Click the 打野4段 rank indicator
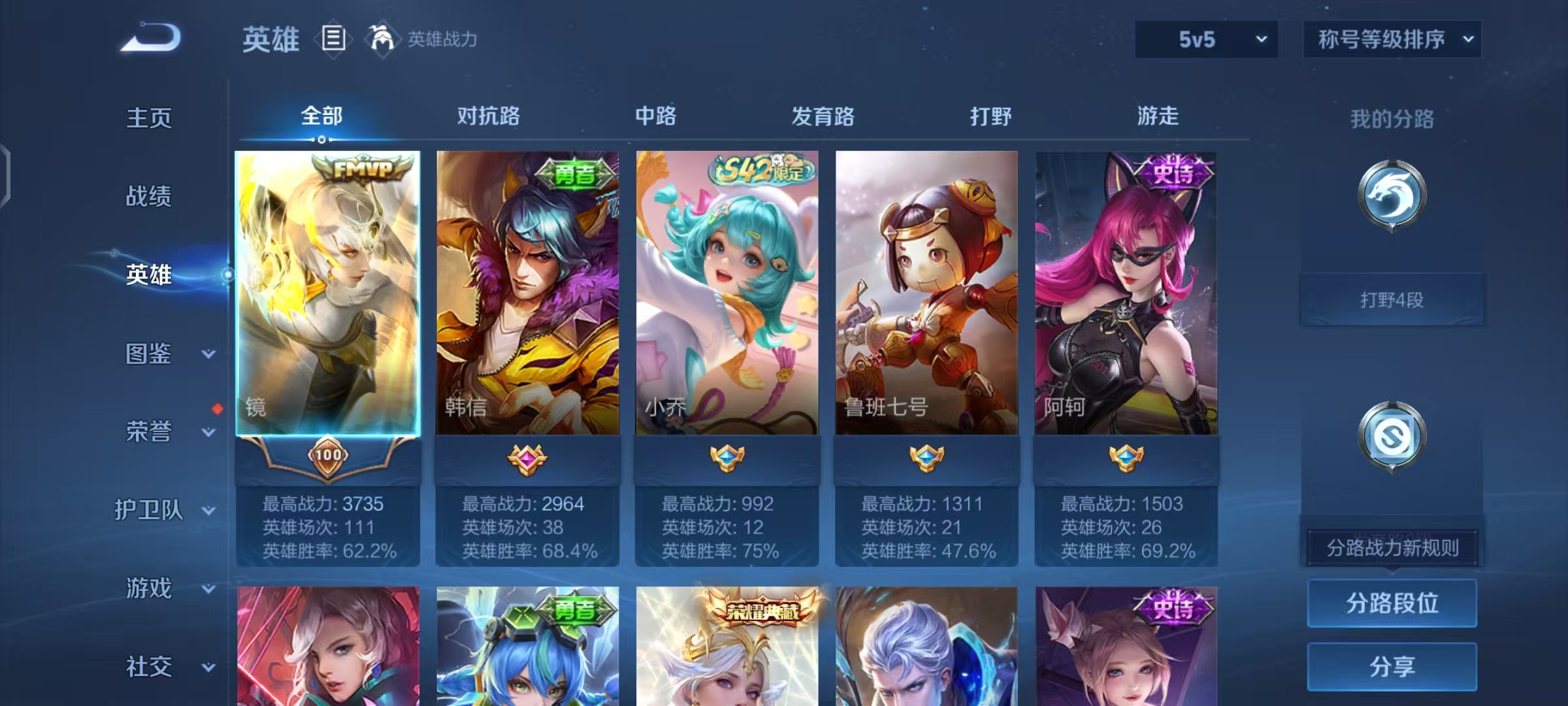The image size is (1568, 706). pos(1392,299)
